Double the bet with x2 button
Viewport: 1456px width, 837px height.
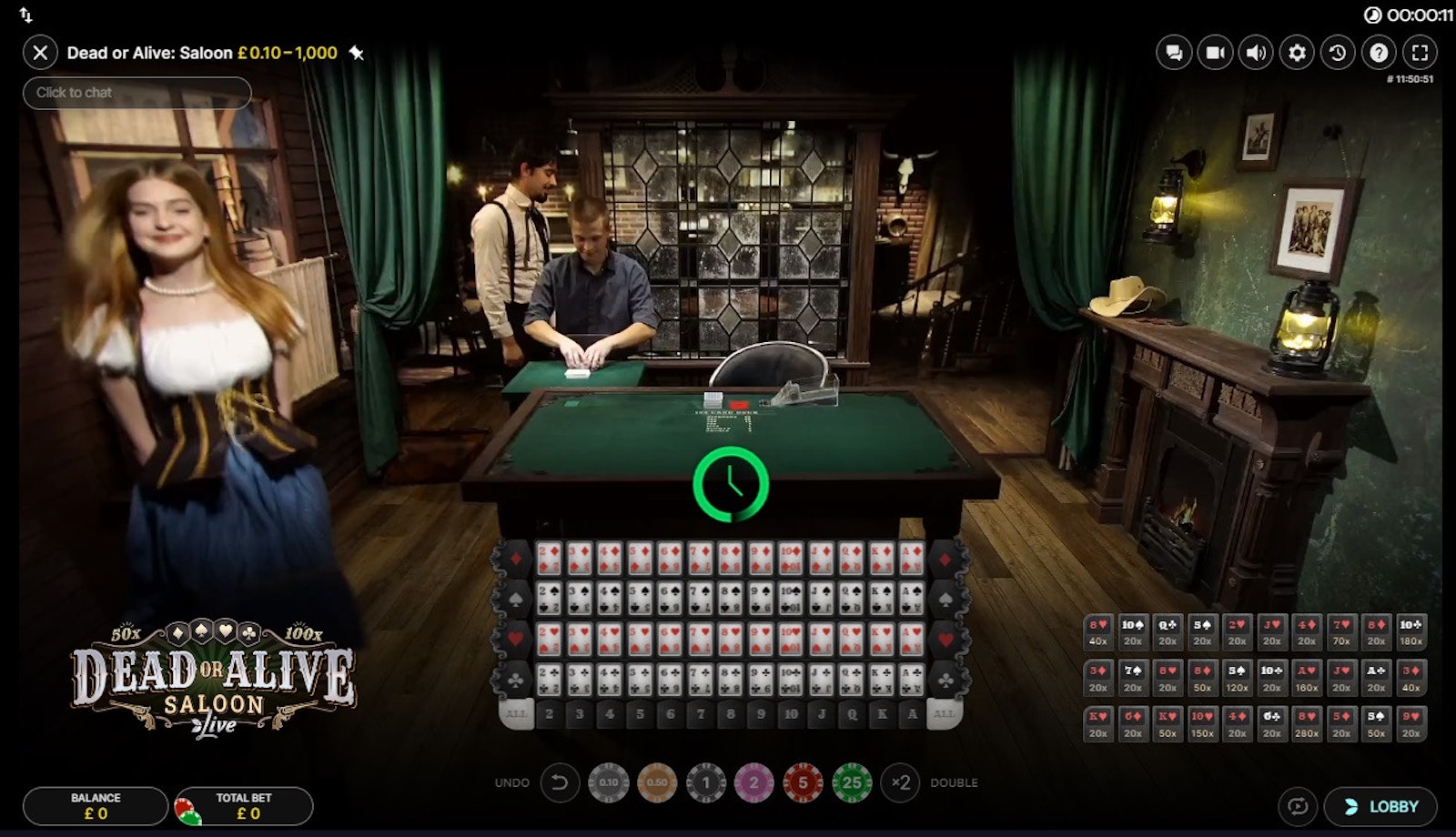tap(901, 782)
